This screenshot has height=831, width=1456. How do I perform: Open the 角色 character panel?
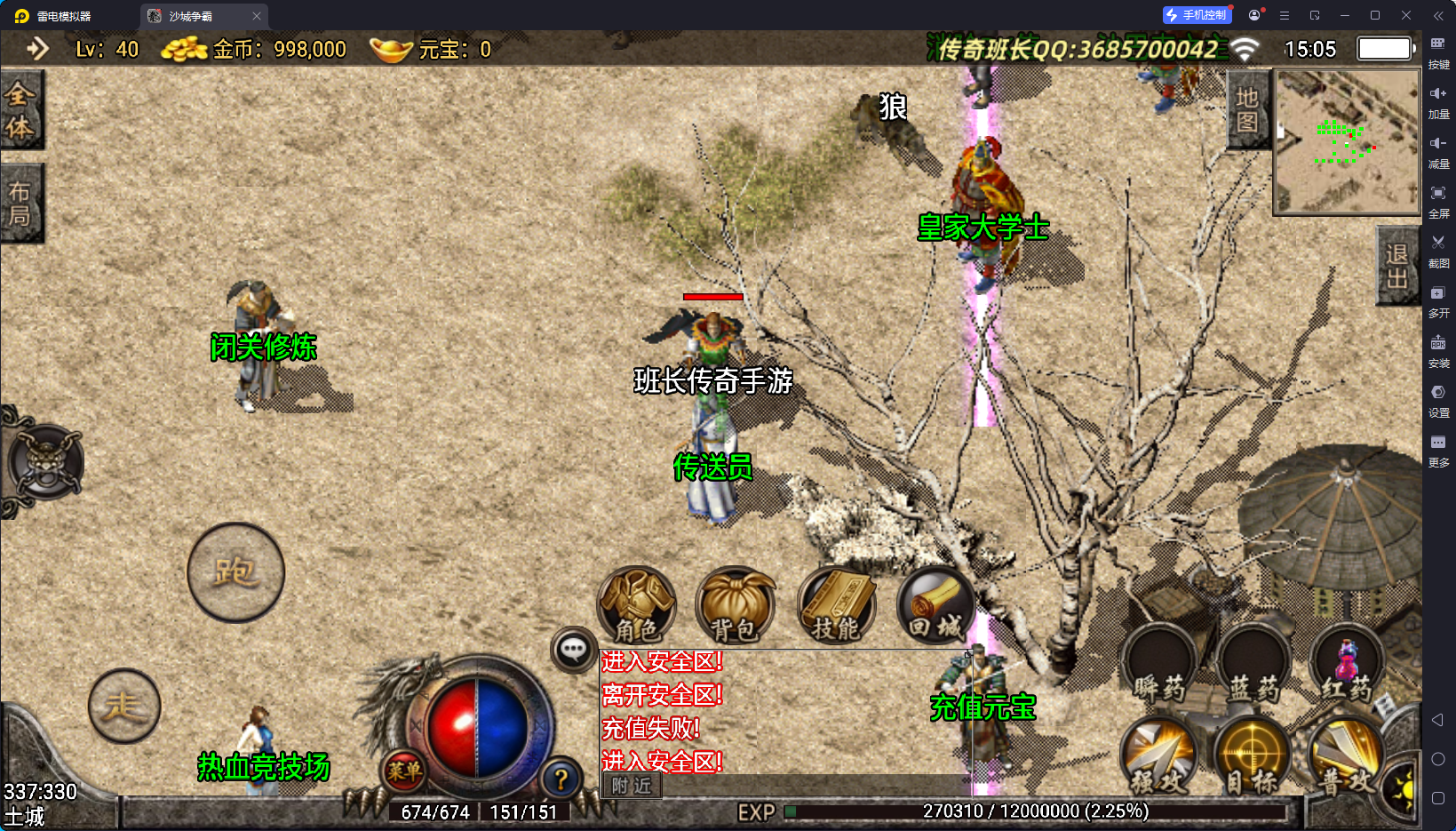pyautogui.click(x=636, y=606)
